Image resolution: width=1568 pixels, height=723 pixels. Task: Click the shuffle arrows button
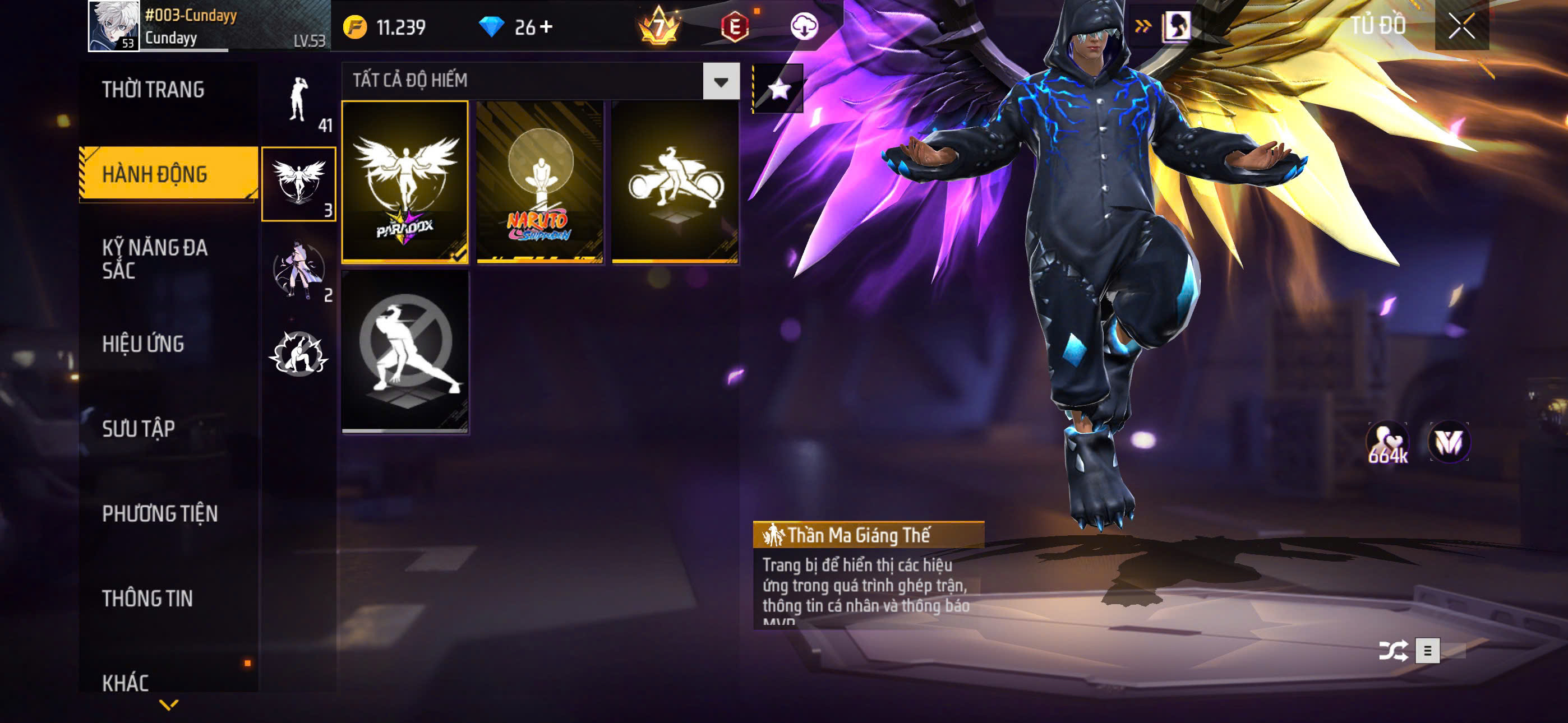[x=1392, y=651]
